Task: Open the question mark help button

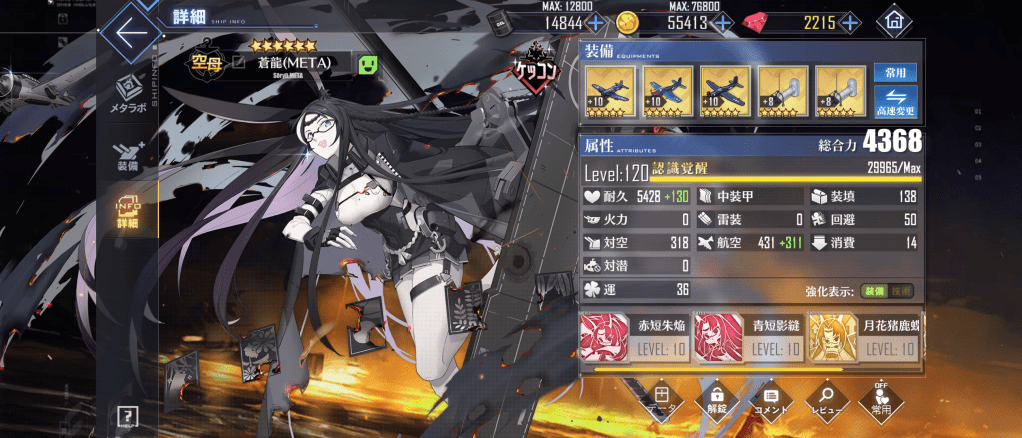Action: tap(127, 415)
